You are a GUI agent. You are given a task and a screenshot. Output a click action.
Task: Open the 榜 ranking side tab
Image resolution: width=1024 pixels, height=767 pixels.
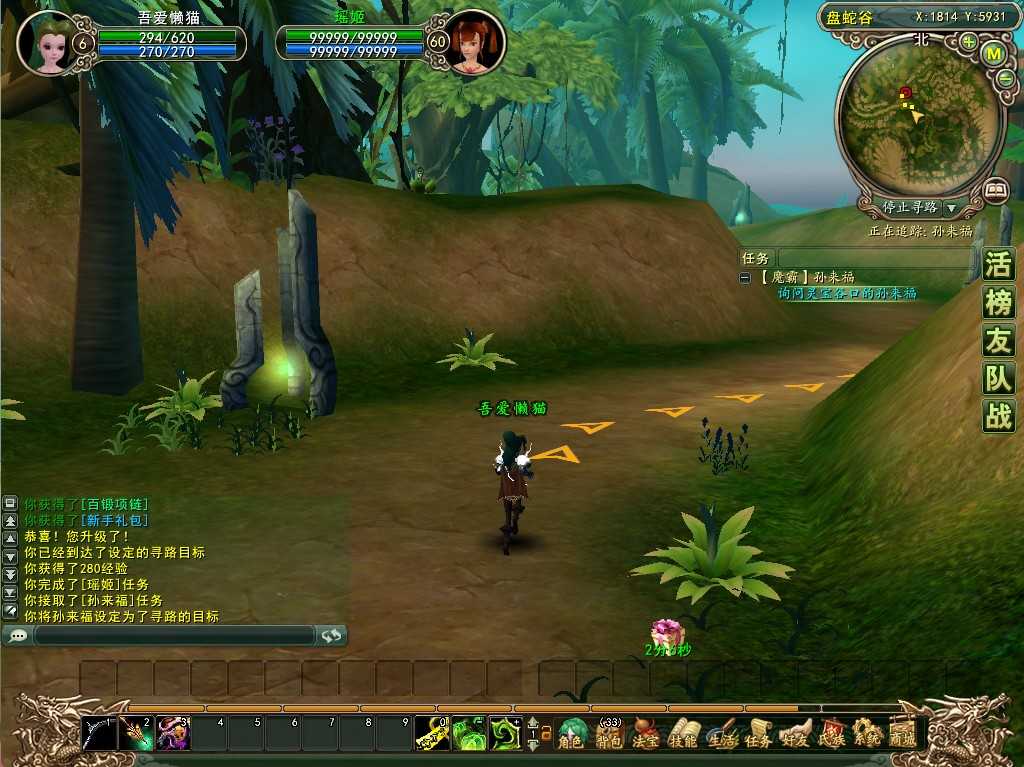[x=998, y=302]
